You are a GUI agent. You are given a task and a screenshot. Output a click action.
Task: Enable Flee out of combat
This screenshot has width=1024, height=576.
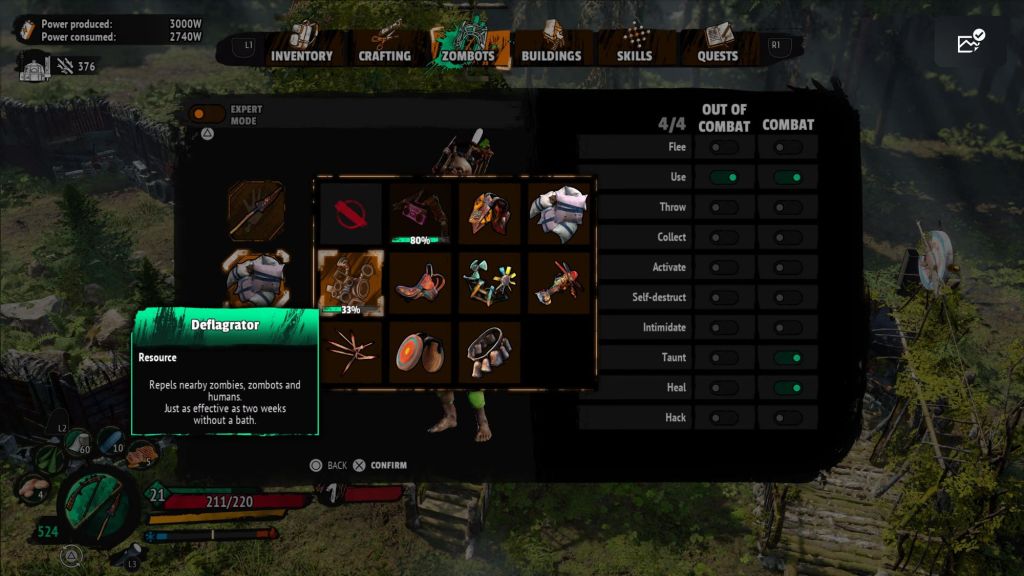(724, 147)
